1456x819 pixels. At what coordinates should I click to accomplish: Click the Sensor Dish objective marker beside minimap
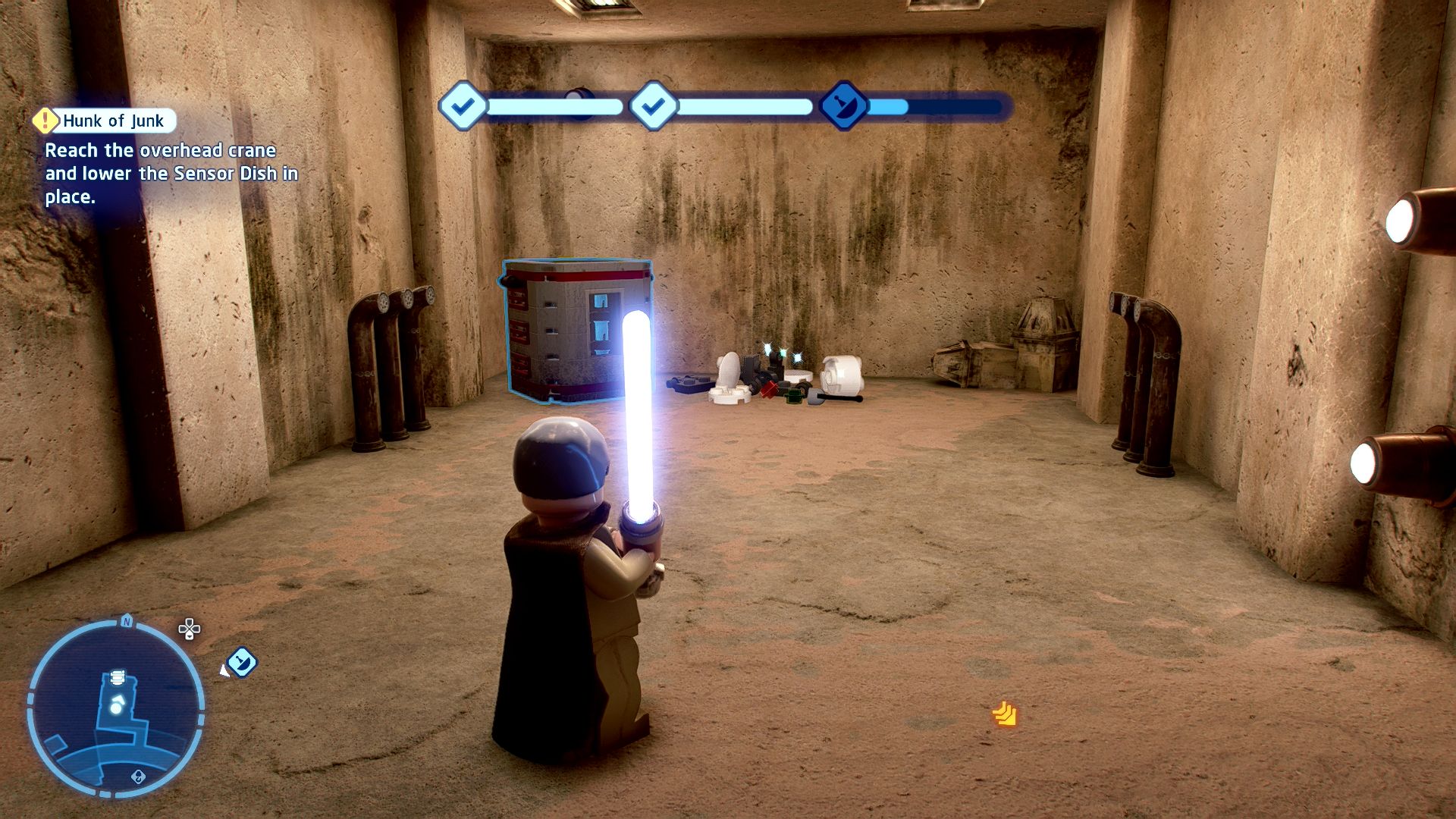[241, 662]
